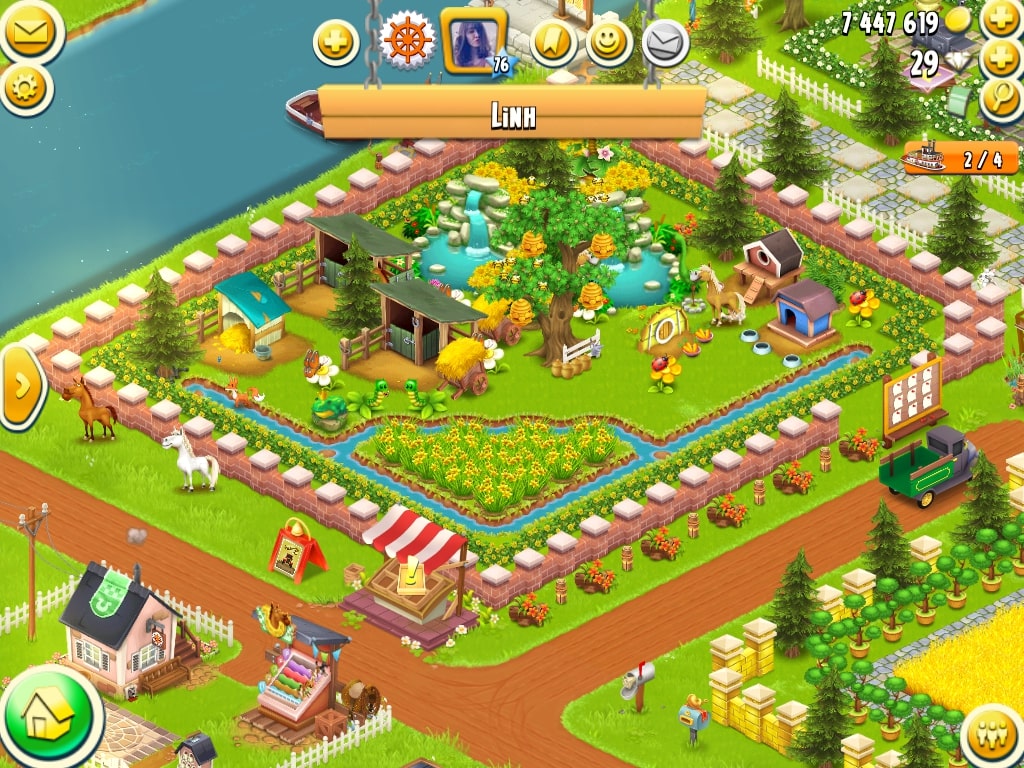
Task: View Linh's profile picture
Action: (473, 42)
